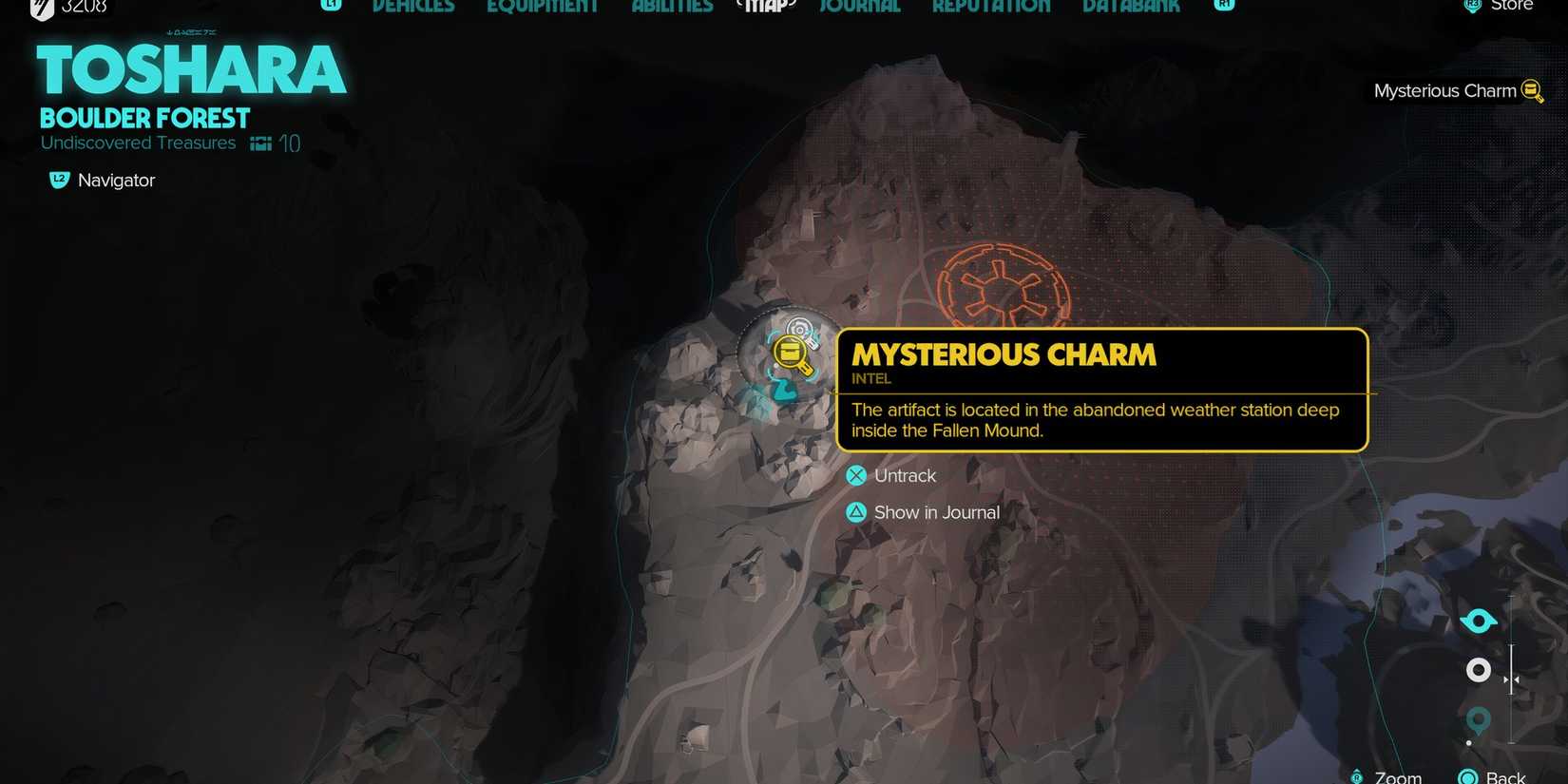
Task: Click the Mysterious Charm tracker icon top right
Action: click(x=1532, y=90)
